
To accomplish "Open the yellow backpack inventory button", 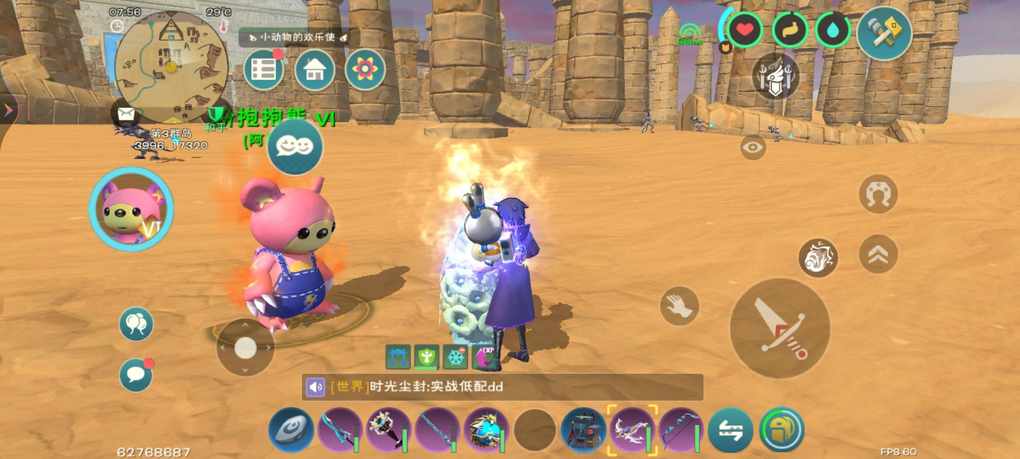I will click(781, 431).
